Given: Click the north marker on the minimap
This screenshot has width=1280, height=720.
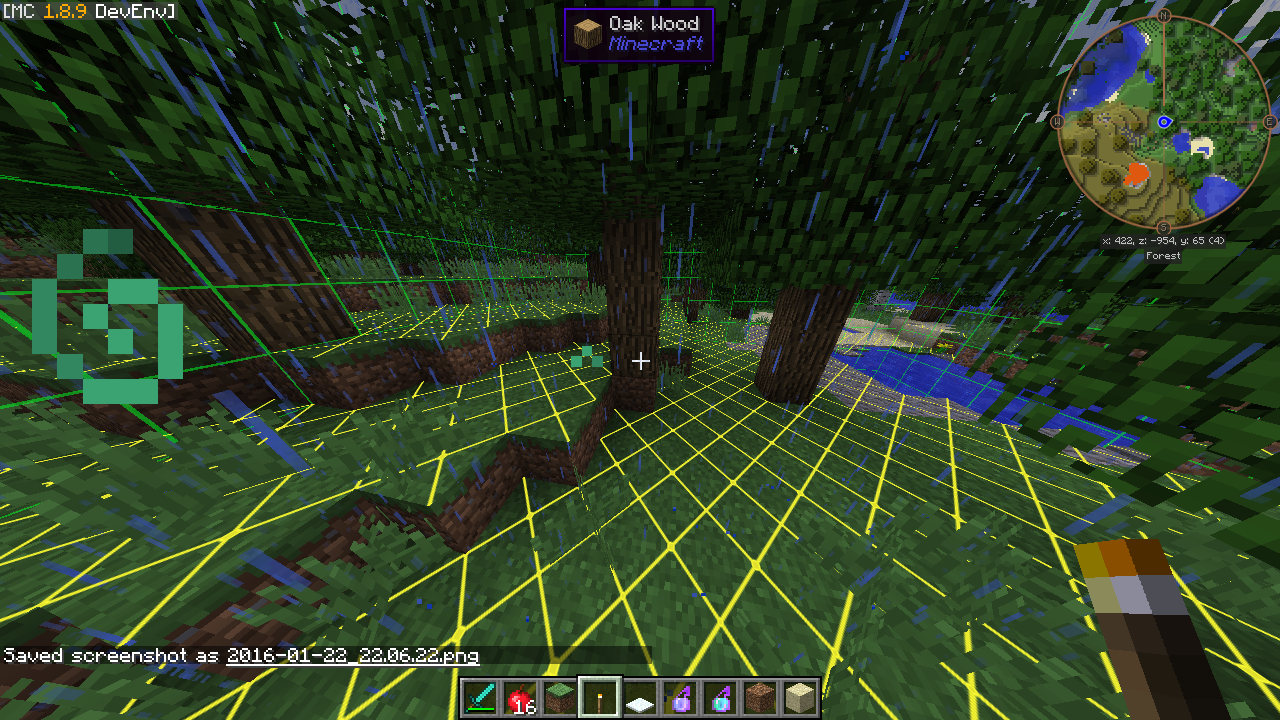Looking at the screenshot, I should click(x=1164, y=16).
